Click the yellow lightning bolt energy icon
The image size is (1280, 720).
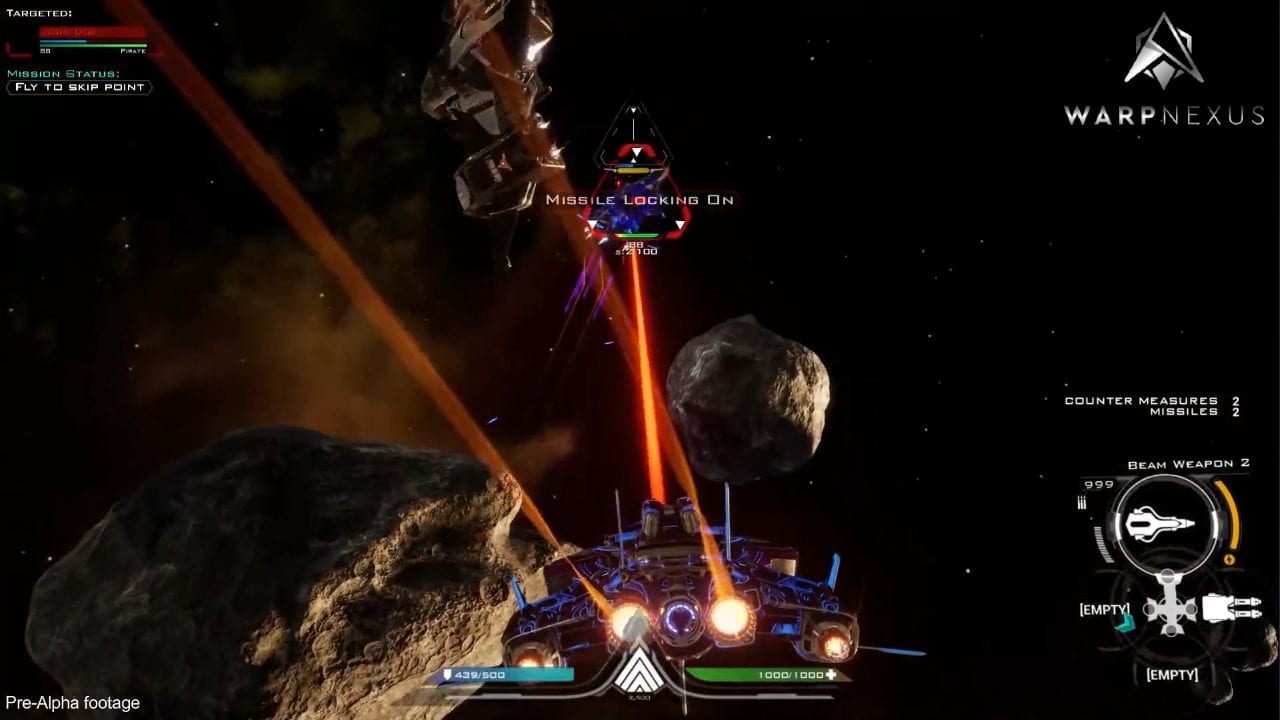(x=1229, y=559)
